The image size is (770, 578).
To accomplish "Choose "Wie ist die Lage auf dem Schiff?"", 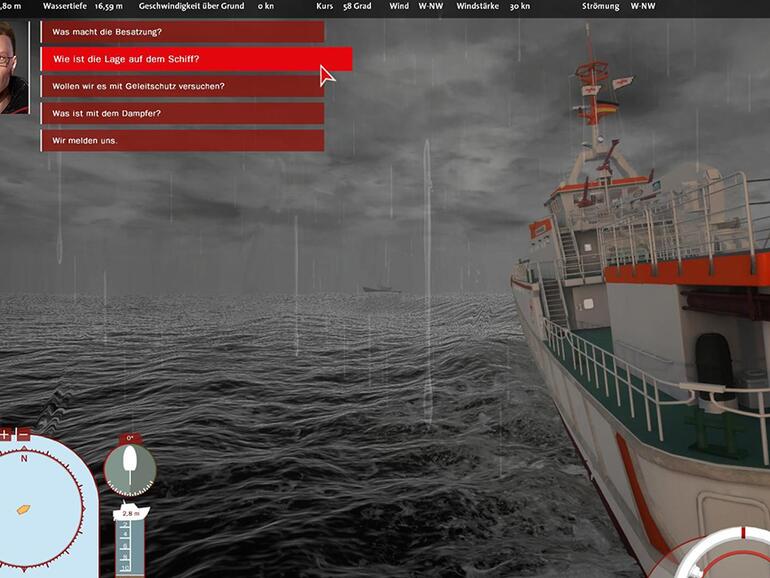I will coord(196,59).
